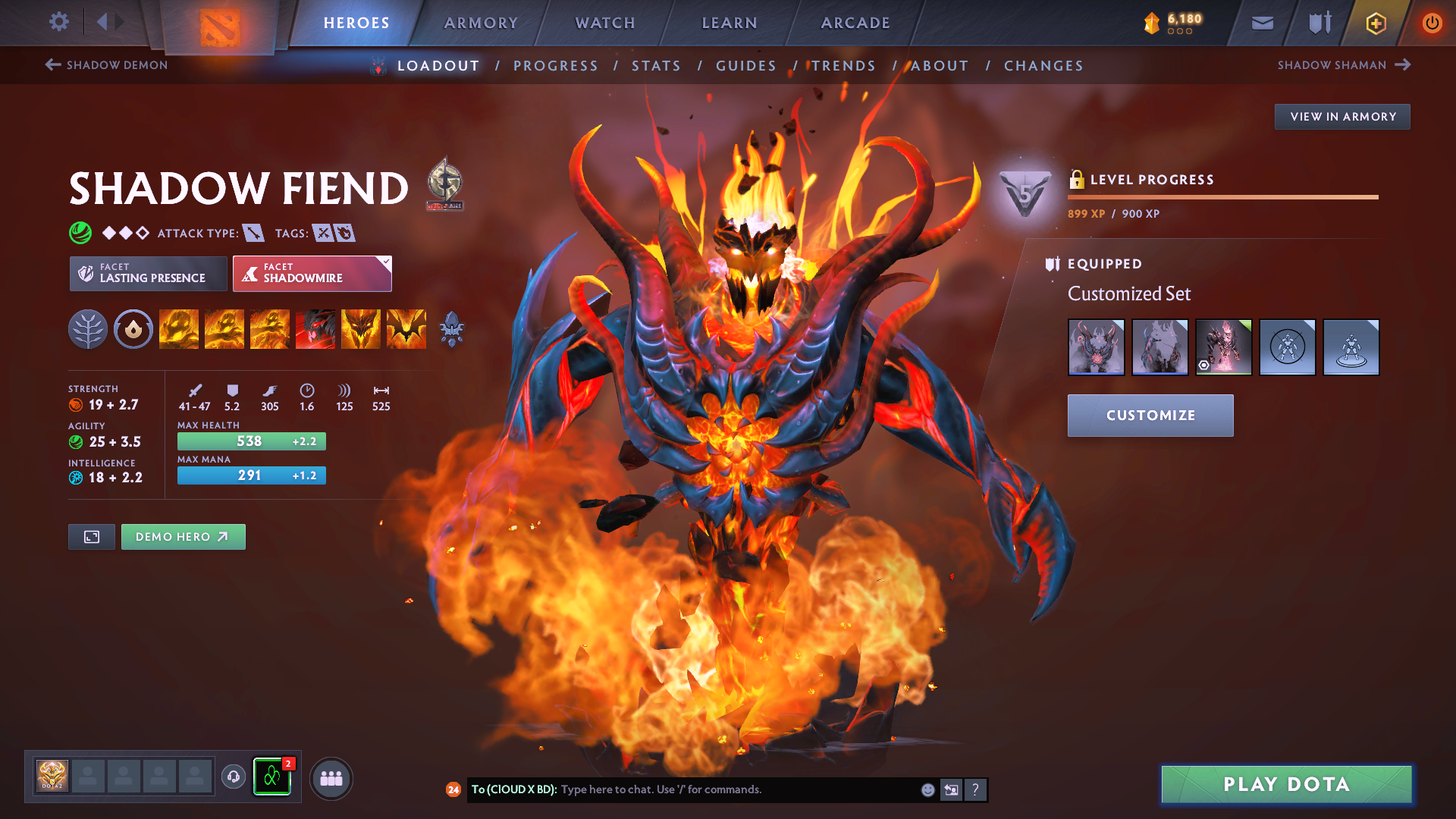Expand the loadout preview window
1456x819 pixels.
point(91,536)
